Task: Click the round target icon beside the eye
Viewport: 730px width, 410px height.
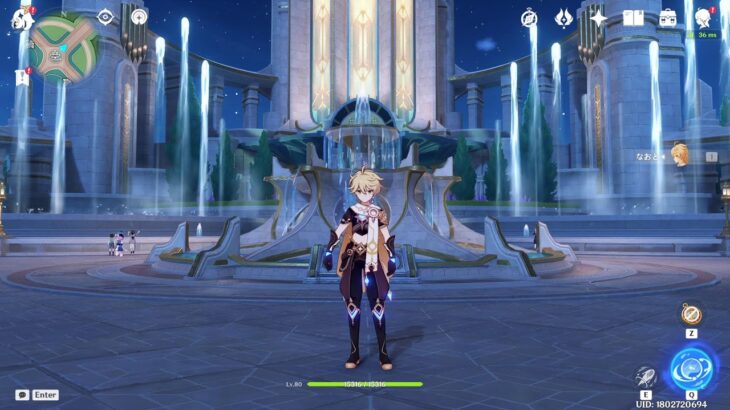Action: (x=139, y=17)
